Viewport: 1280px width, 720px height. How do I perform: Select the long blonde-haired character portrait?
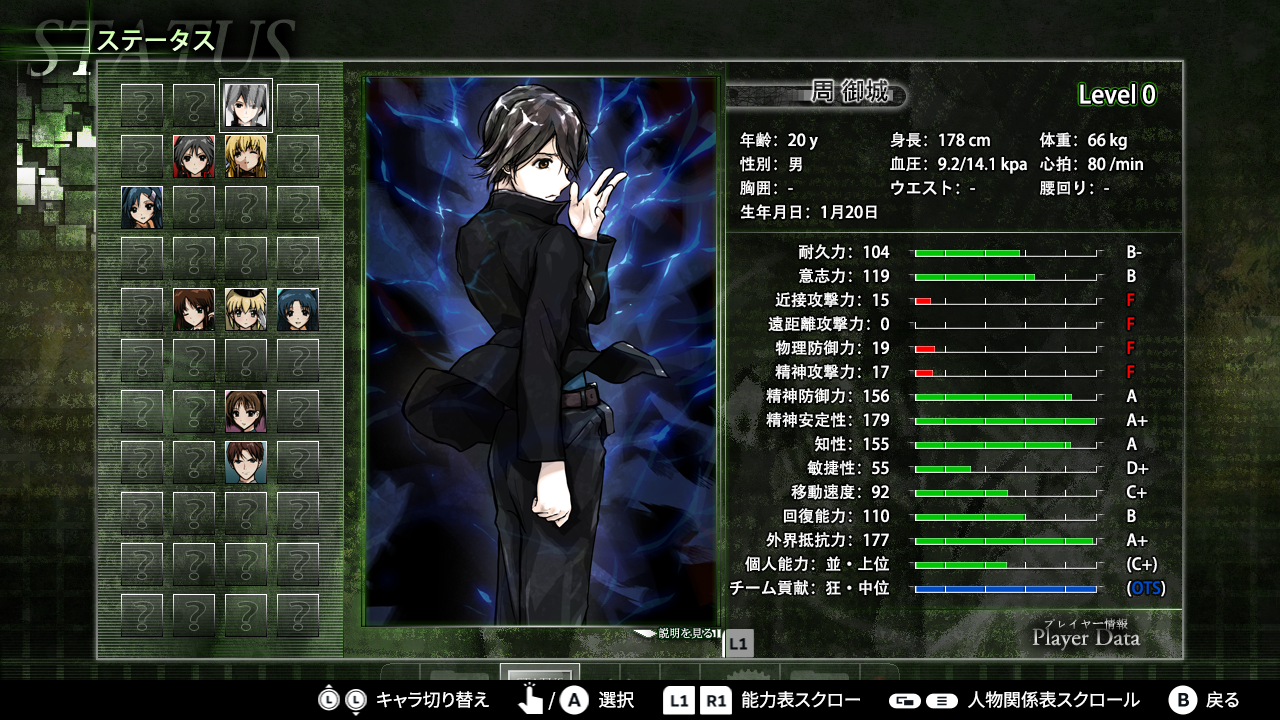[x=246, y=156]
